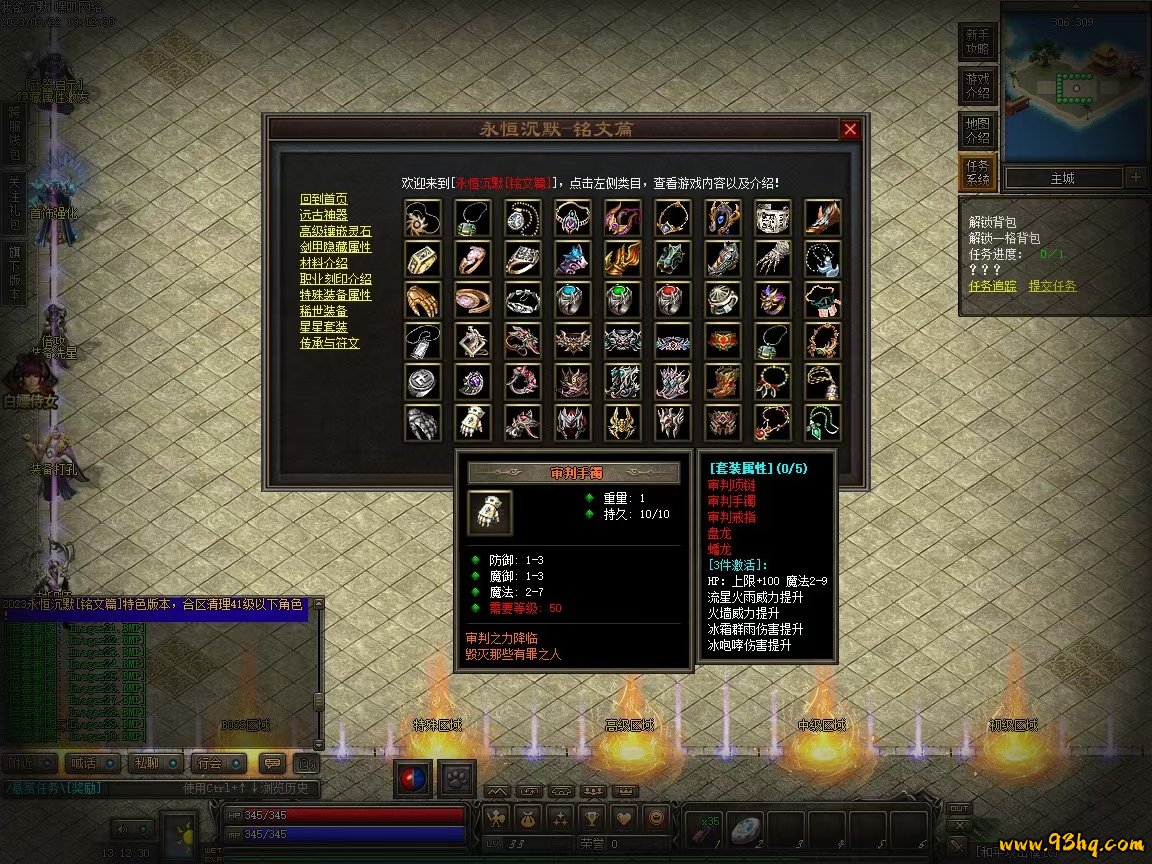Click the 地图介绍 button

[x=977, y=130]
